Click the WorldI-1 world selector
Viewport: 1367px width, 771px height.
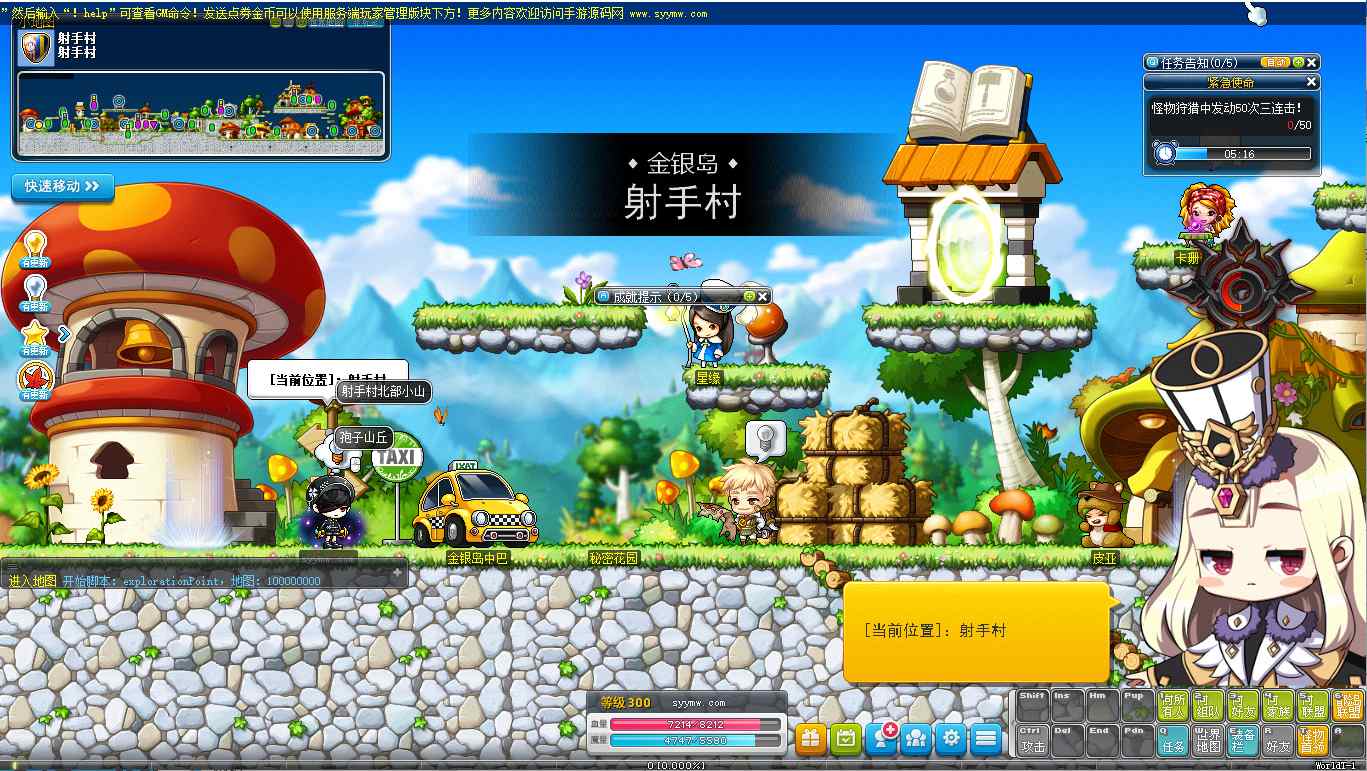point(1337,764)
